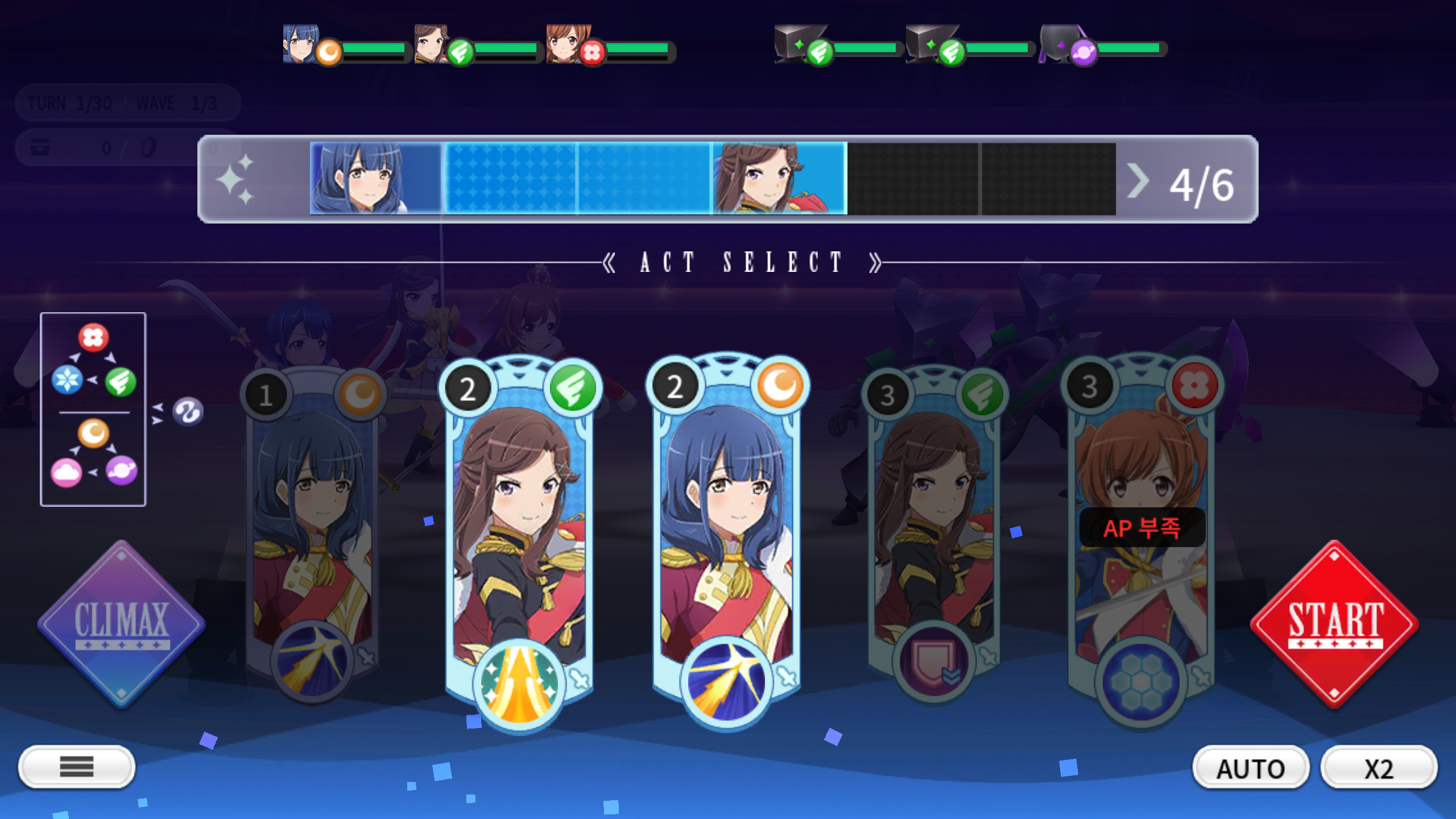Screen dimensions: 1456x819
Task: Switch battle speed with X2 button
Action: click(x=1379, y=768)
